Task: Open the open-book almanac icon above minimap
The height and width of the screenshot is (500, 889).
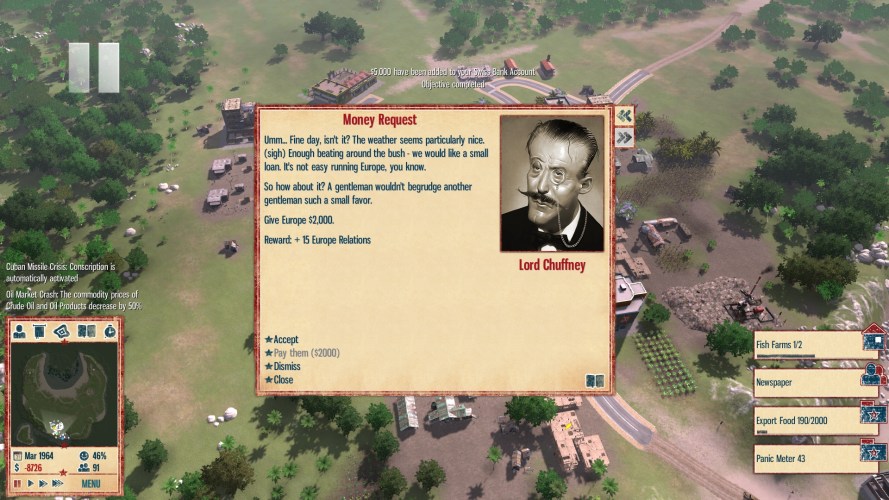Action: pos(86,331)
